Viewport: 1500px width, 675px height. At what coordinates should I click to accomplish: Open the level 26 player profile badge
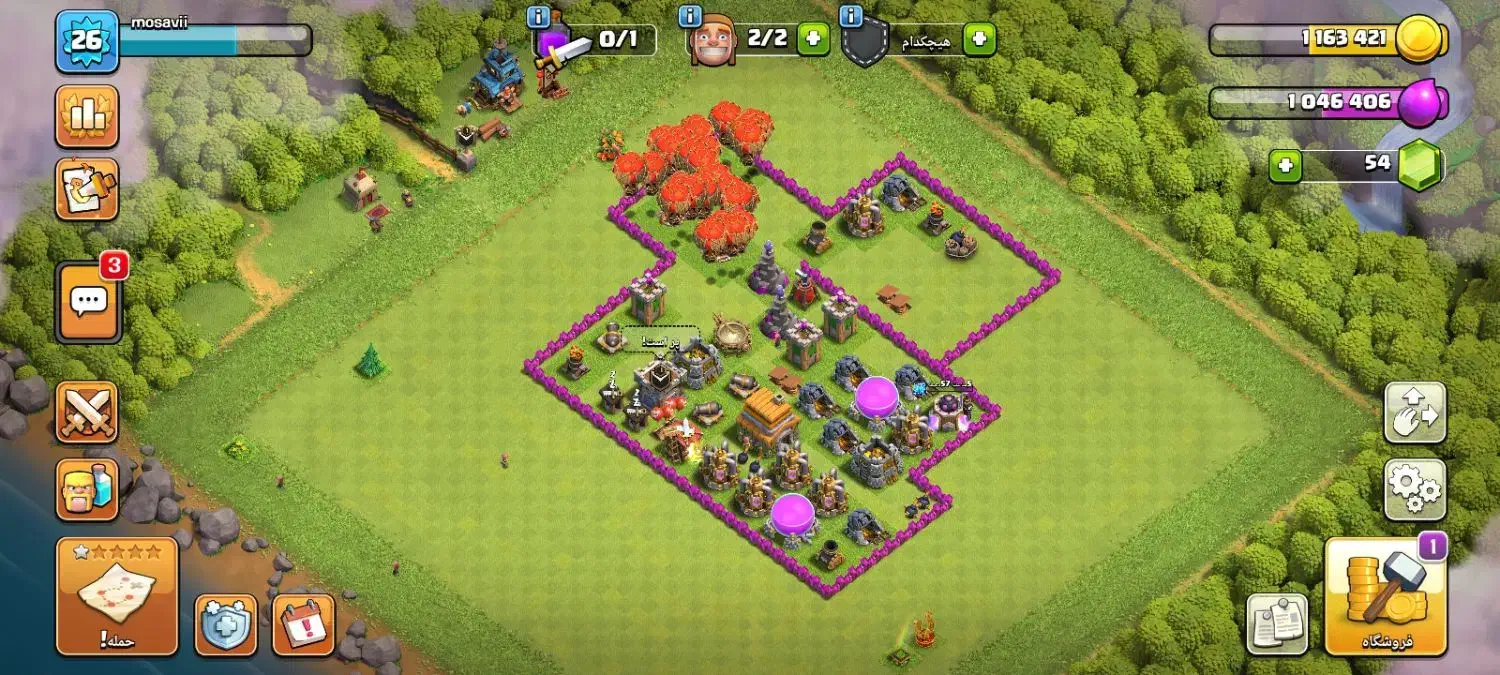pos(87,41)
